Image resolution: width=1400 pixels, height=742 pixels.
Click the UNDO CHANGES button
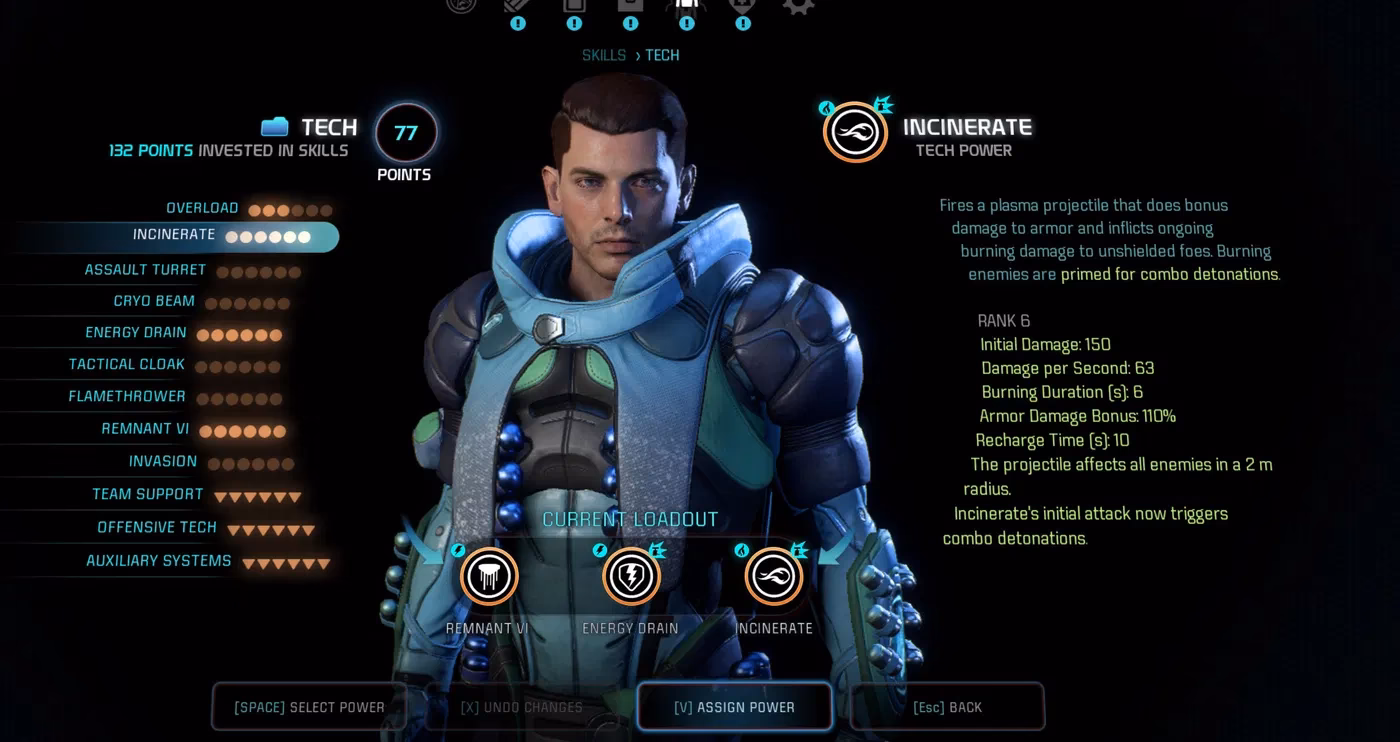click(521, 706)
